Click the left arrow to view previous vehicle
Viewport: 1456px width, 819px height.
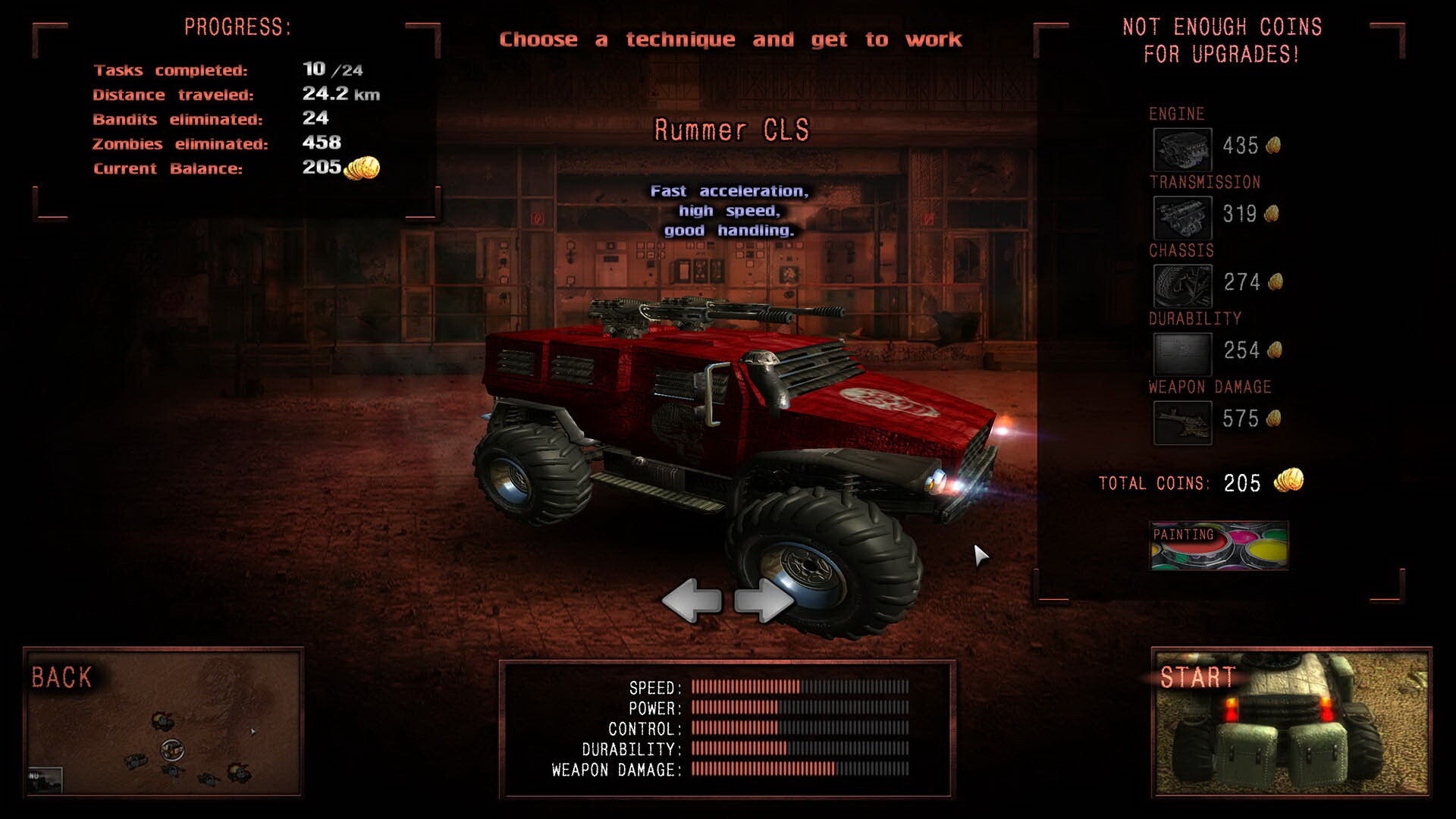[692, 601]
